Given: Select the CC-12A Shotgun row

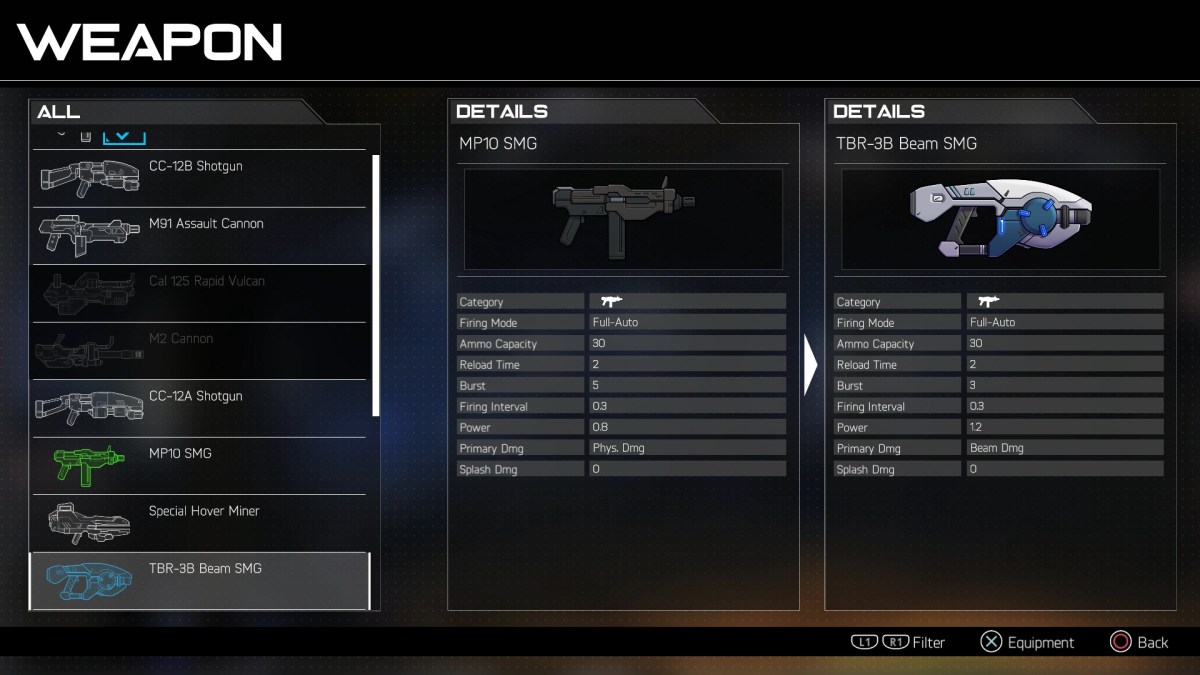Looking at the screenshot, I should (x=200, y=408).
